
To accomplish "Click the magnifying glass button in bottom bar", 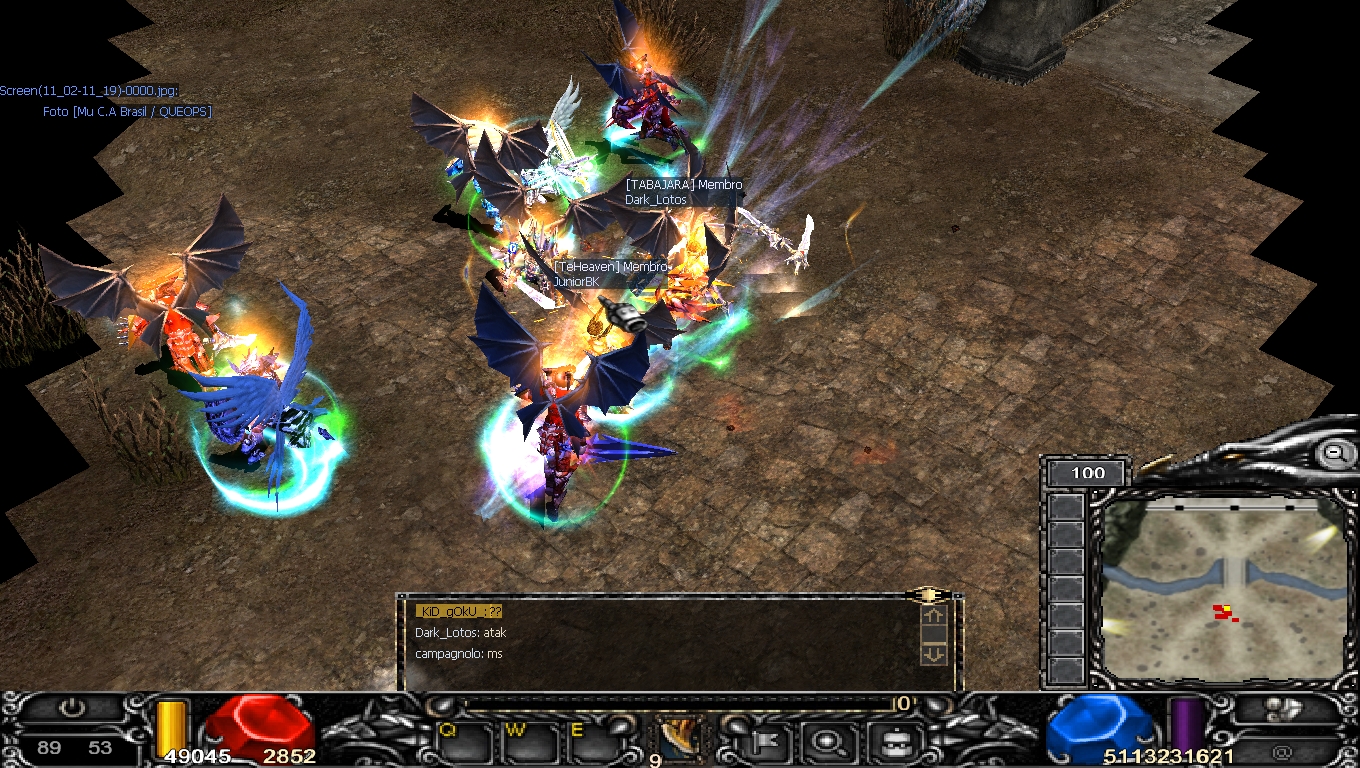I will (829, 742).
